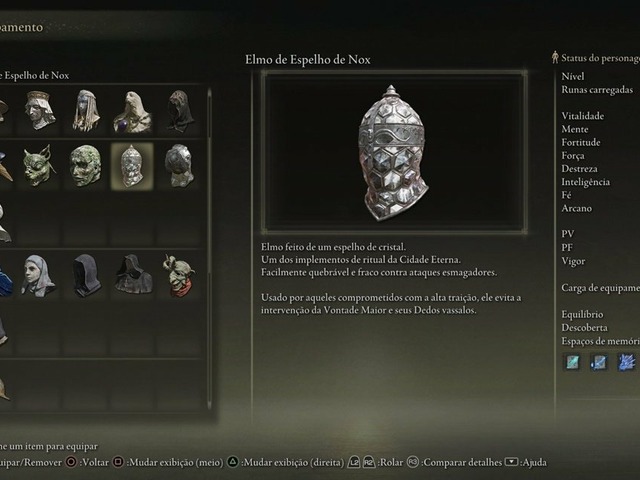Select the veiled helm with braided beard

pyautogui.click(x=86, y=111)
